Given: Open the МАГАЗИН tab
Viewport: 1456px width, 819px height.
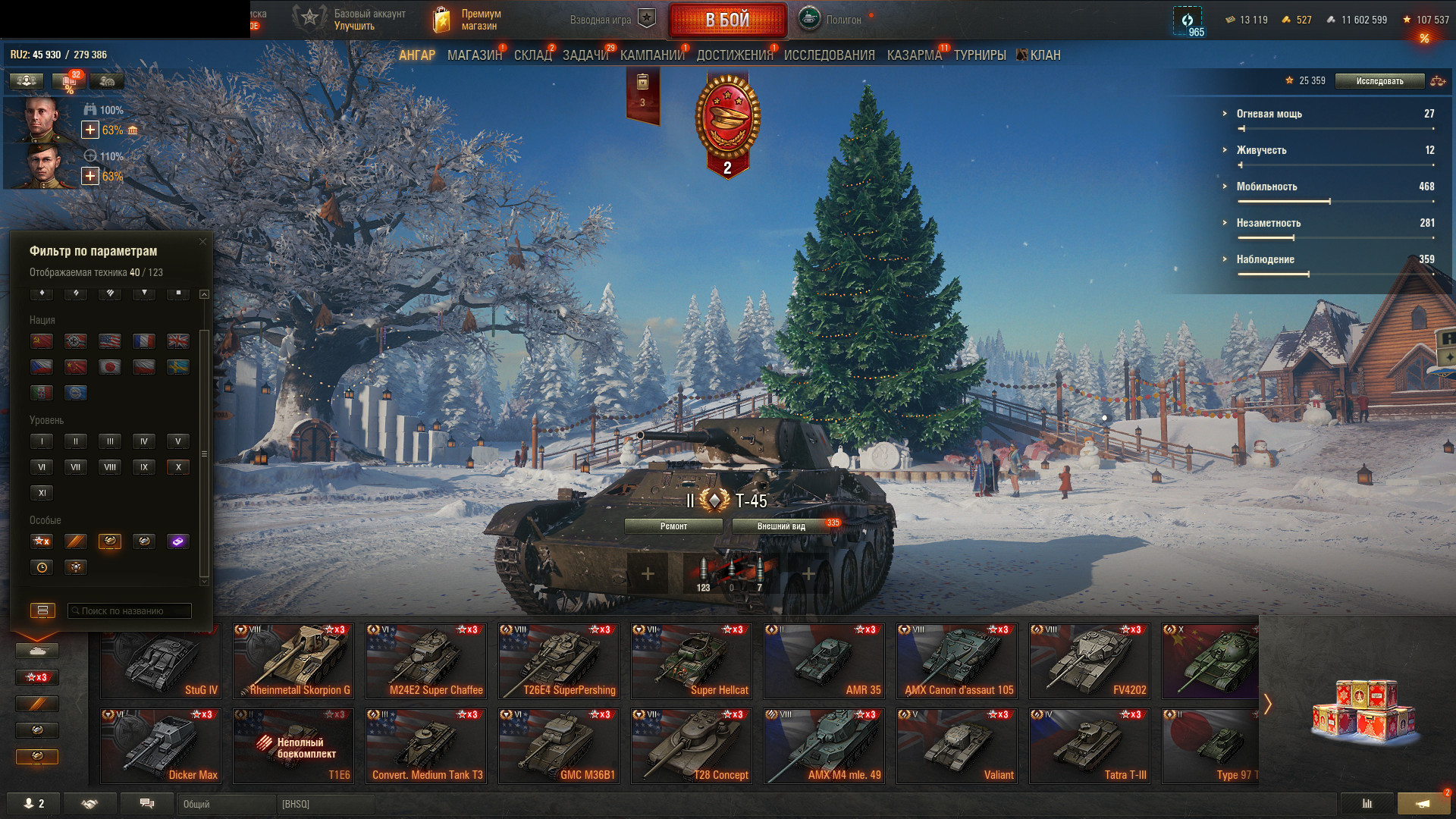Looking at the screenshot, I should coord(474,55).
